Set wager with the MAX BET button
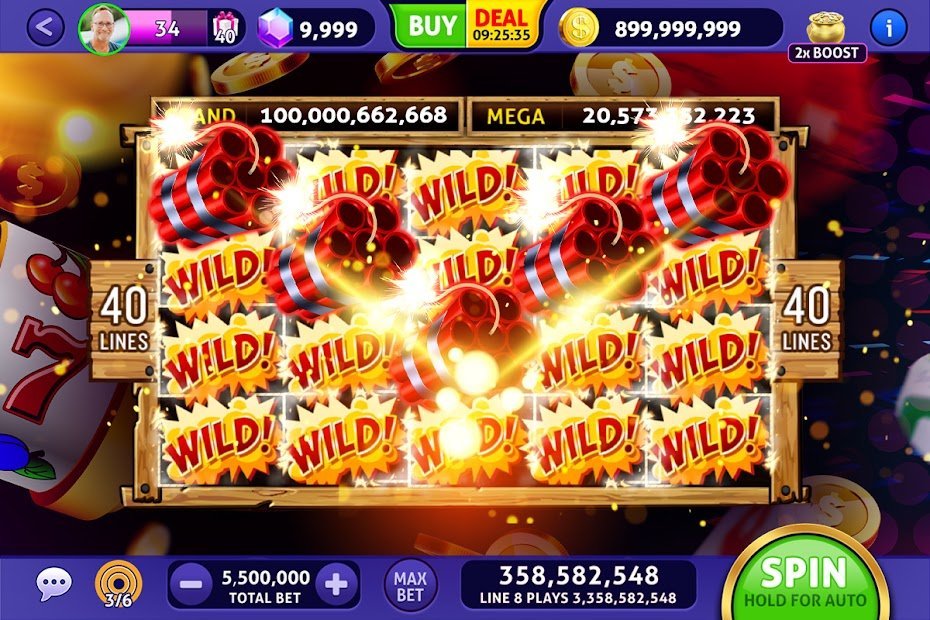 [x=410, y=585]
